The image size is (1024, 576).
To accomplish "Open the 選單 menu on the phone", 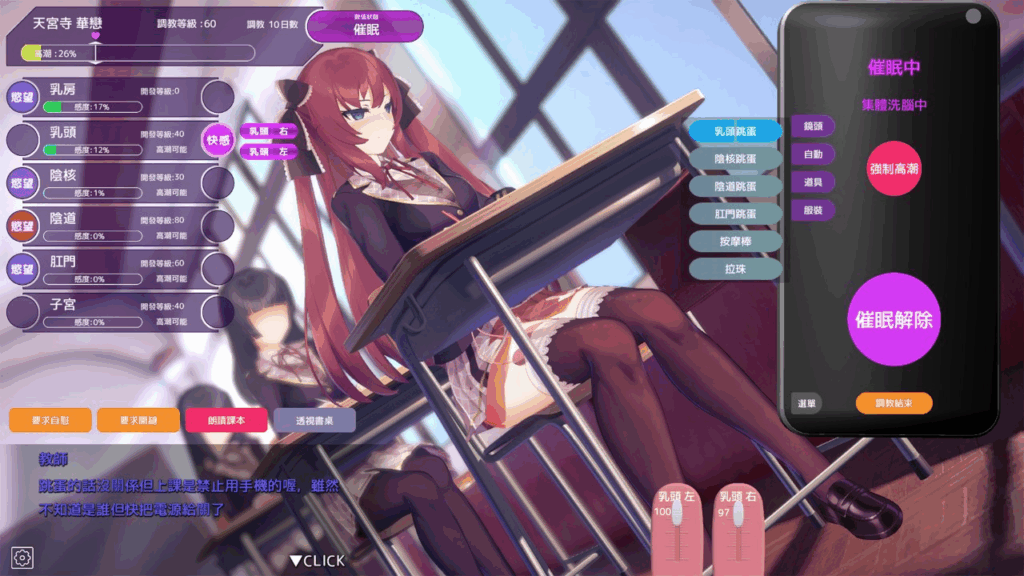I will click(807, 402).
